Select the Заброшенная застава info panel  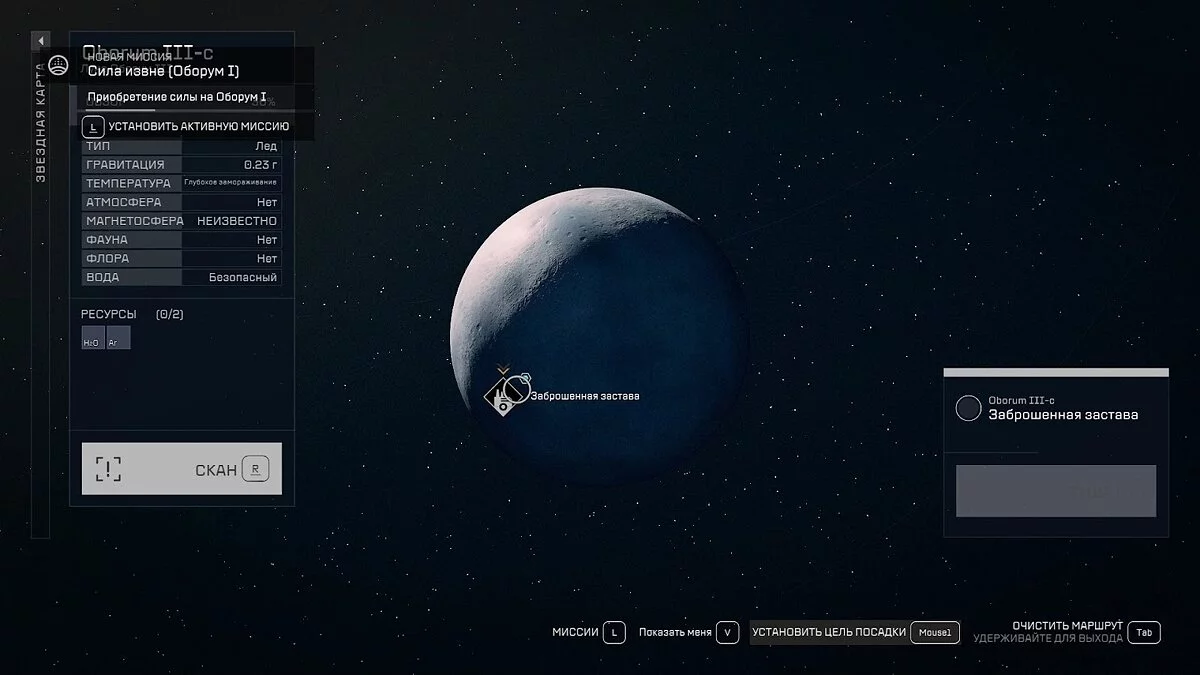pos(1055,408)
